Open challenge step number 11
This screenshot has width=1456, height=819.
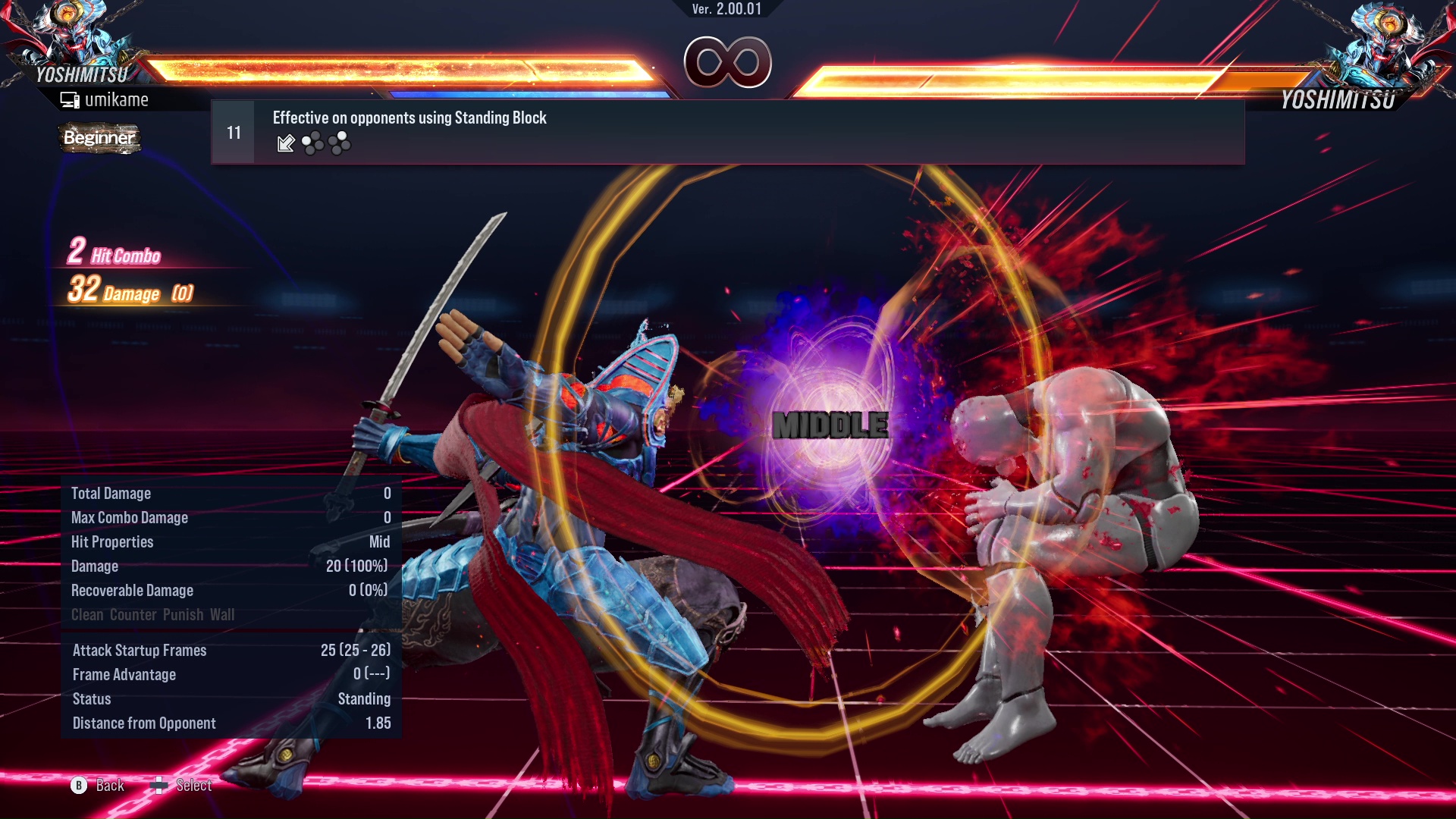(233, 130)
